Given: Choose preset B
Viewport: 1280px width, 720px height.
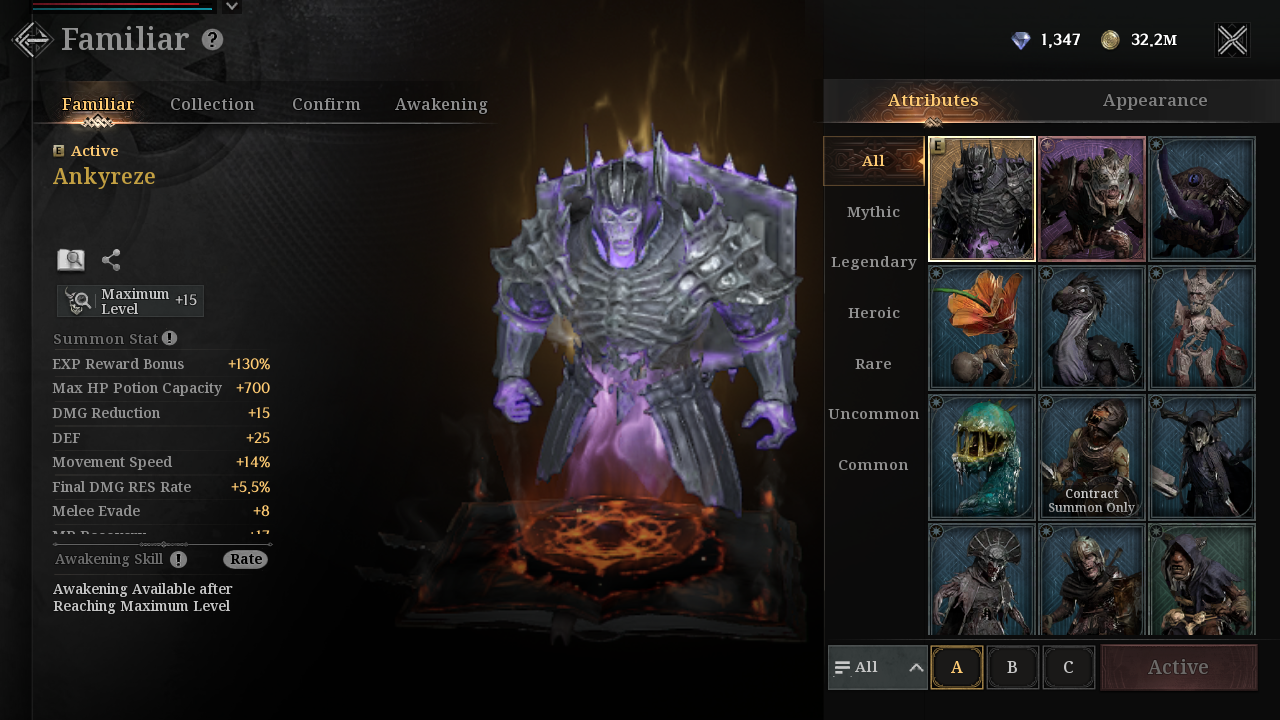Looking at the screenshot, I should click(x=1012, y=668).
